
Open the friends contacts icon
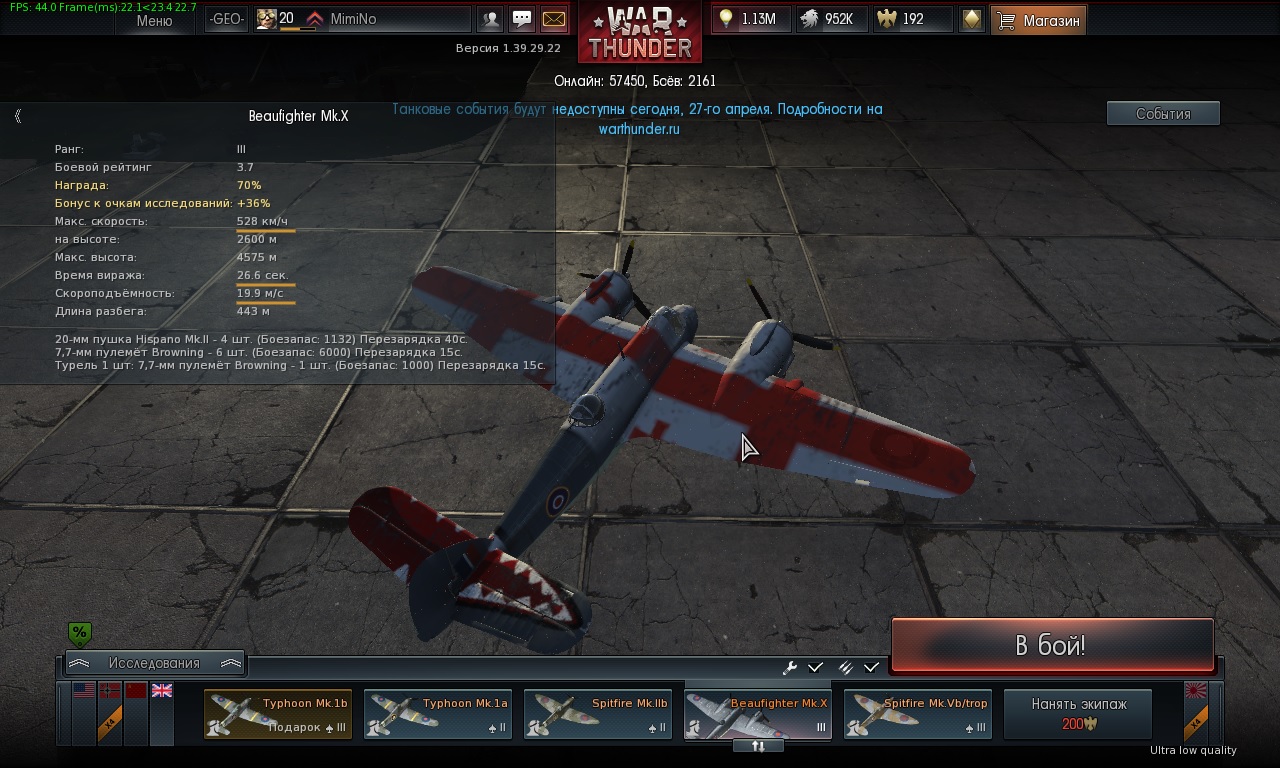pos(490,19)
